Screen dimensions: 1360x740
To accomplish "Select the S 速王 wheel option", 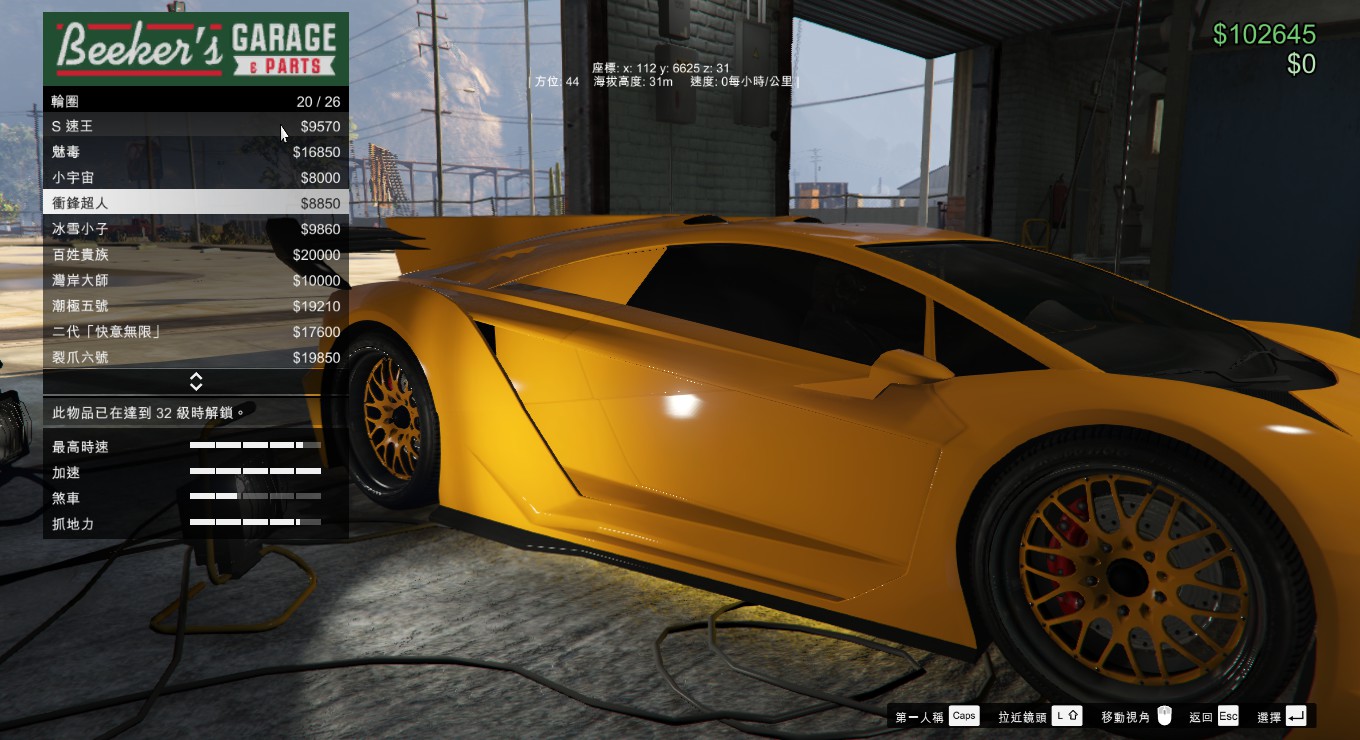I will pos(195,127).
